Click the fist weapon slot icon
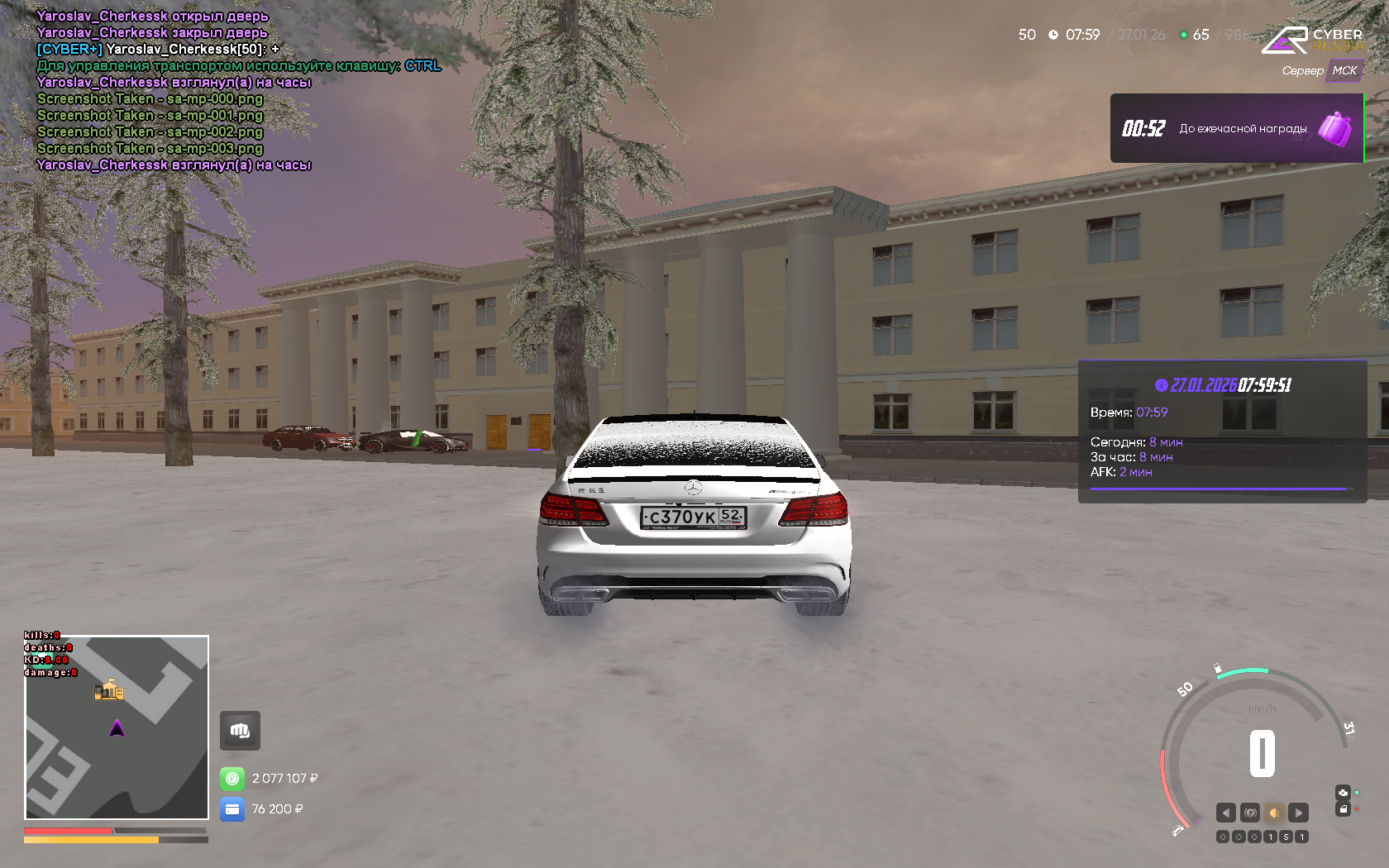The height and width of the screenshot is (868, 1389). 240,731
